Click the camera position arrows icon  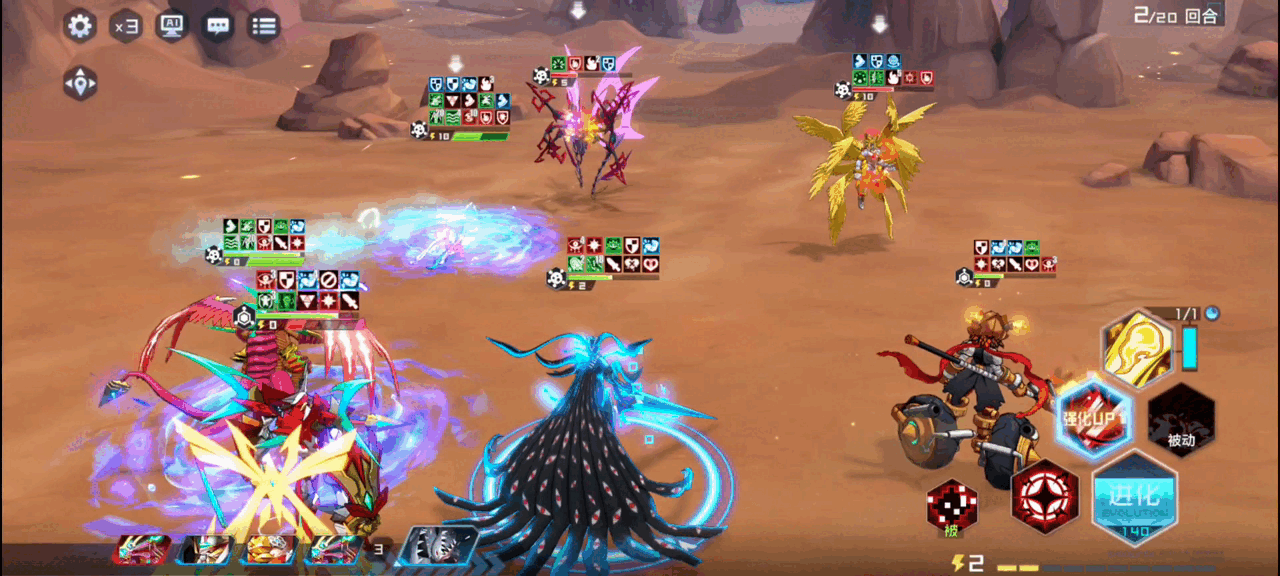click(80, 83)
